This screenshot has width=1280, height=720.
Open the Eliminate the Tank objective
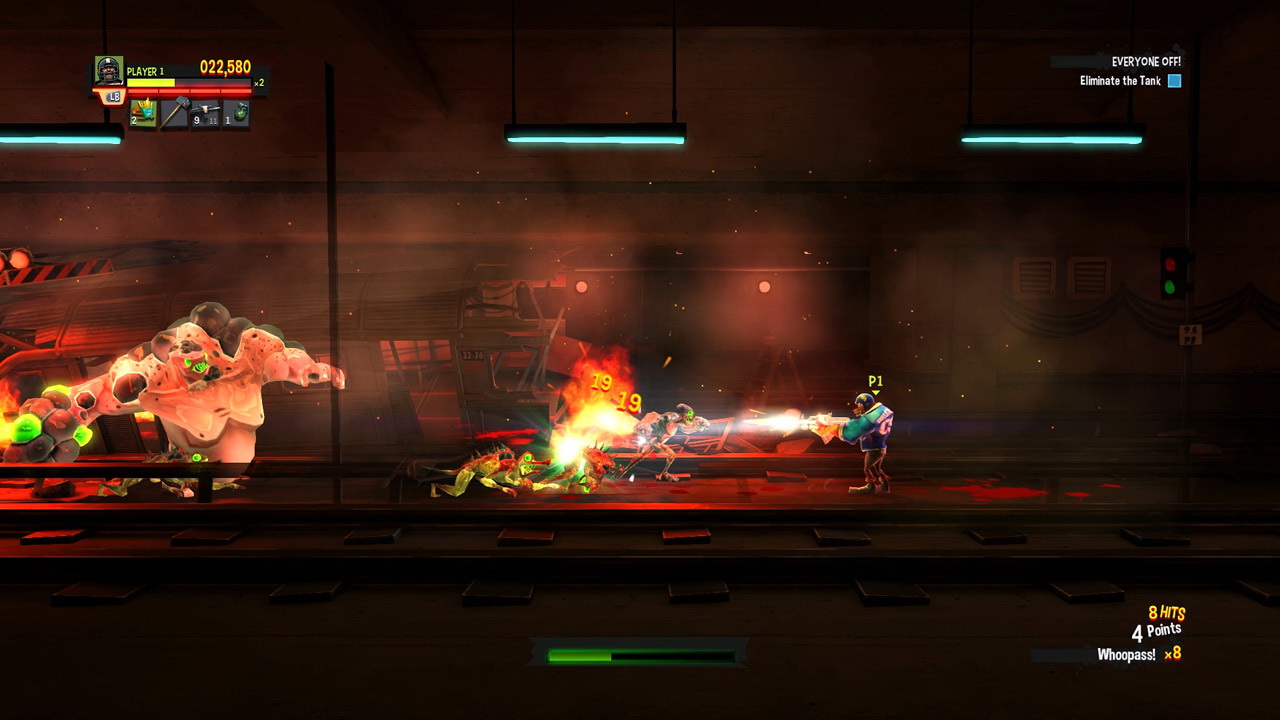pos(1120,81)
